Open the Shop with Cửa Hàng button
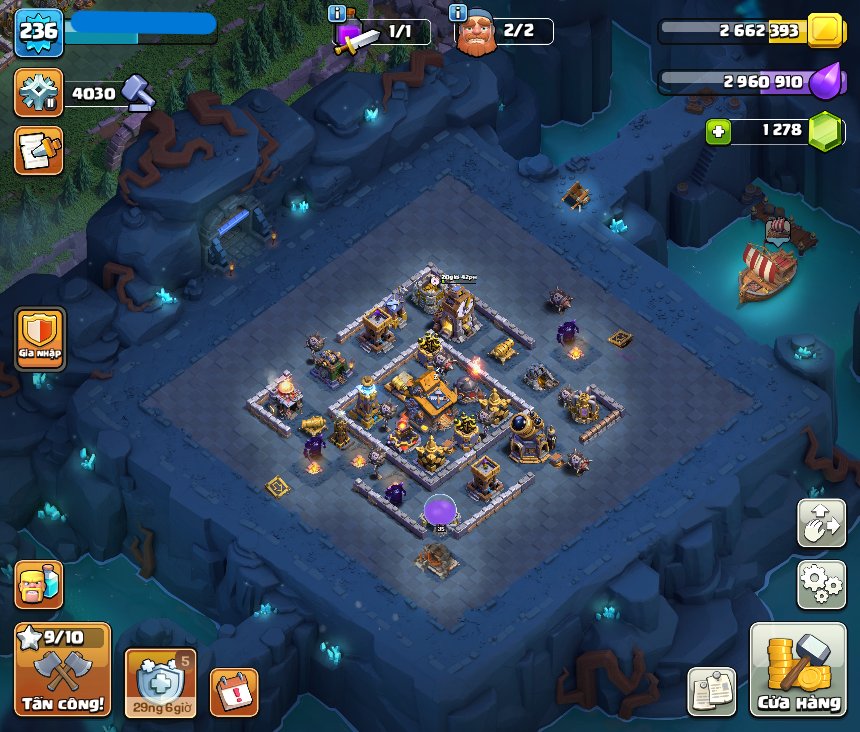This screenshot has height=732, width=860. click(x=798, y=669)
